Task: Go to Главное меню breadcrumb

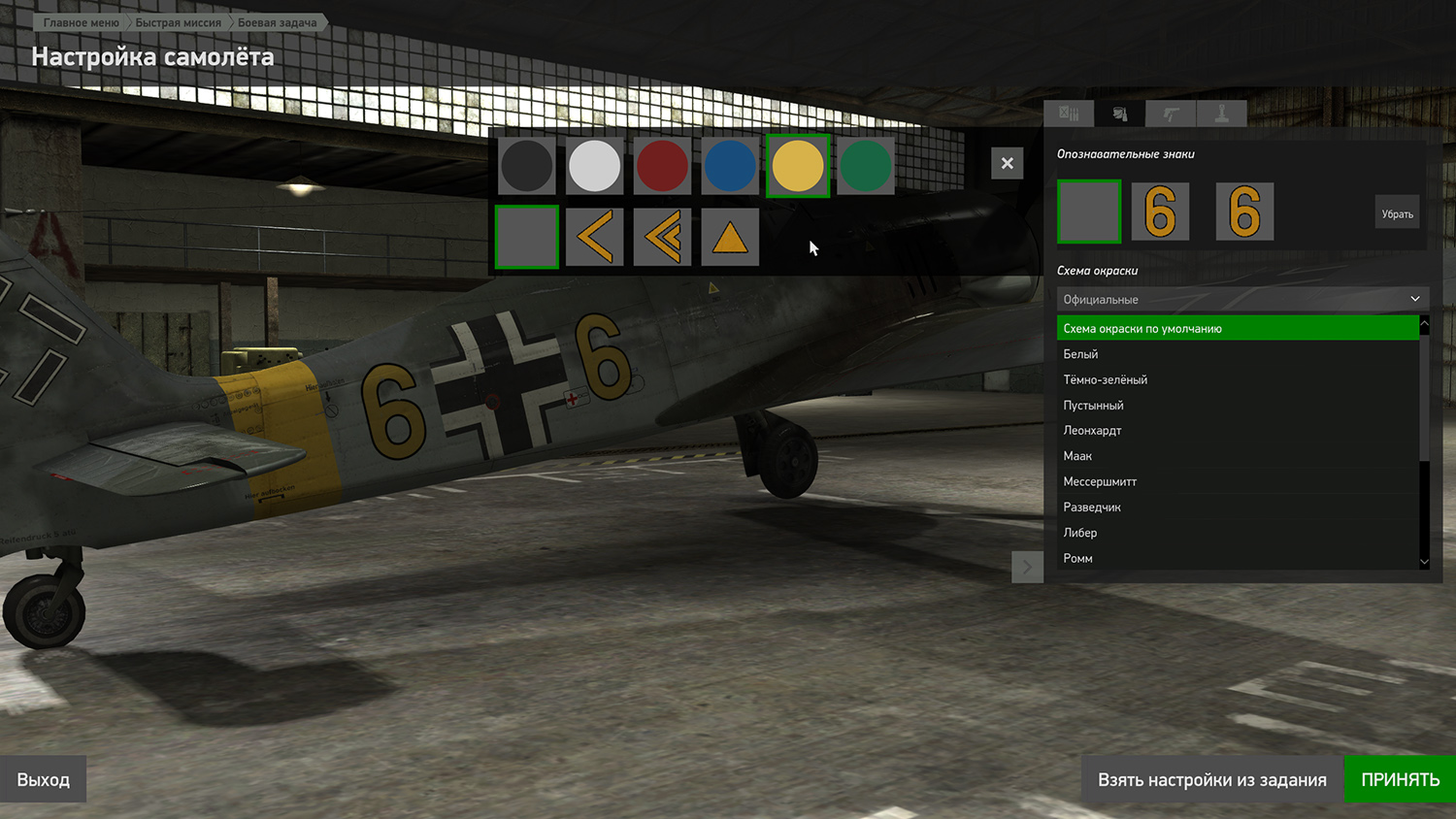Action: click(x=82, y=22)
